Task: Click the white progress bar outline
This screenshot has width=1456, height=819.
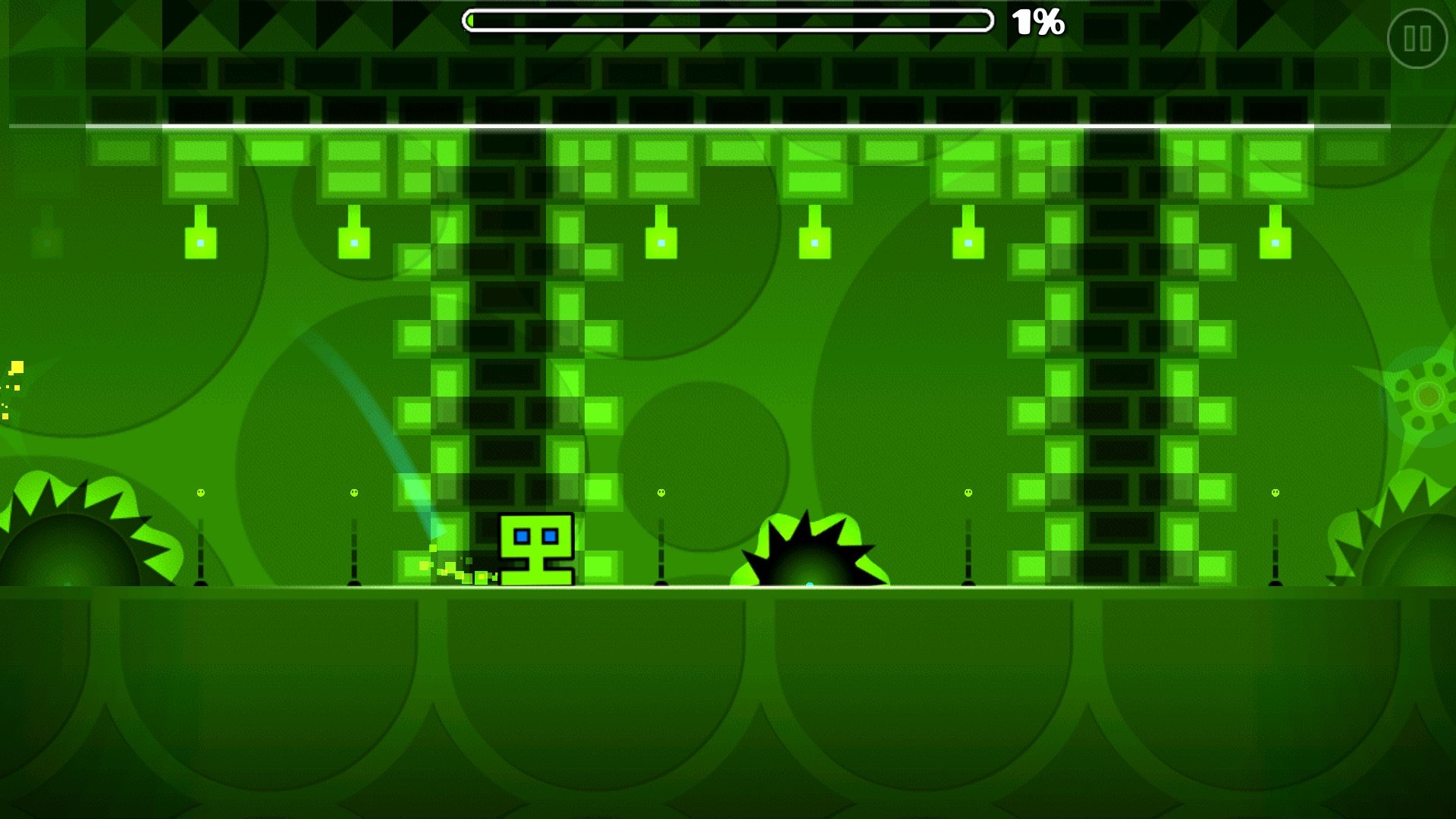Action: pyautogui.click(x=728, y=9)
